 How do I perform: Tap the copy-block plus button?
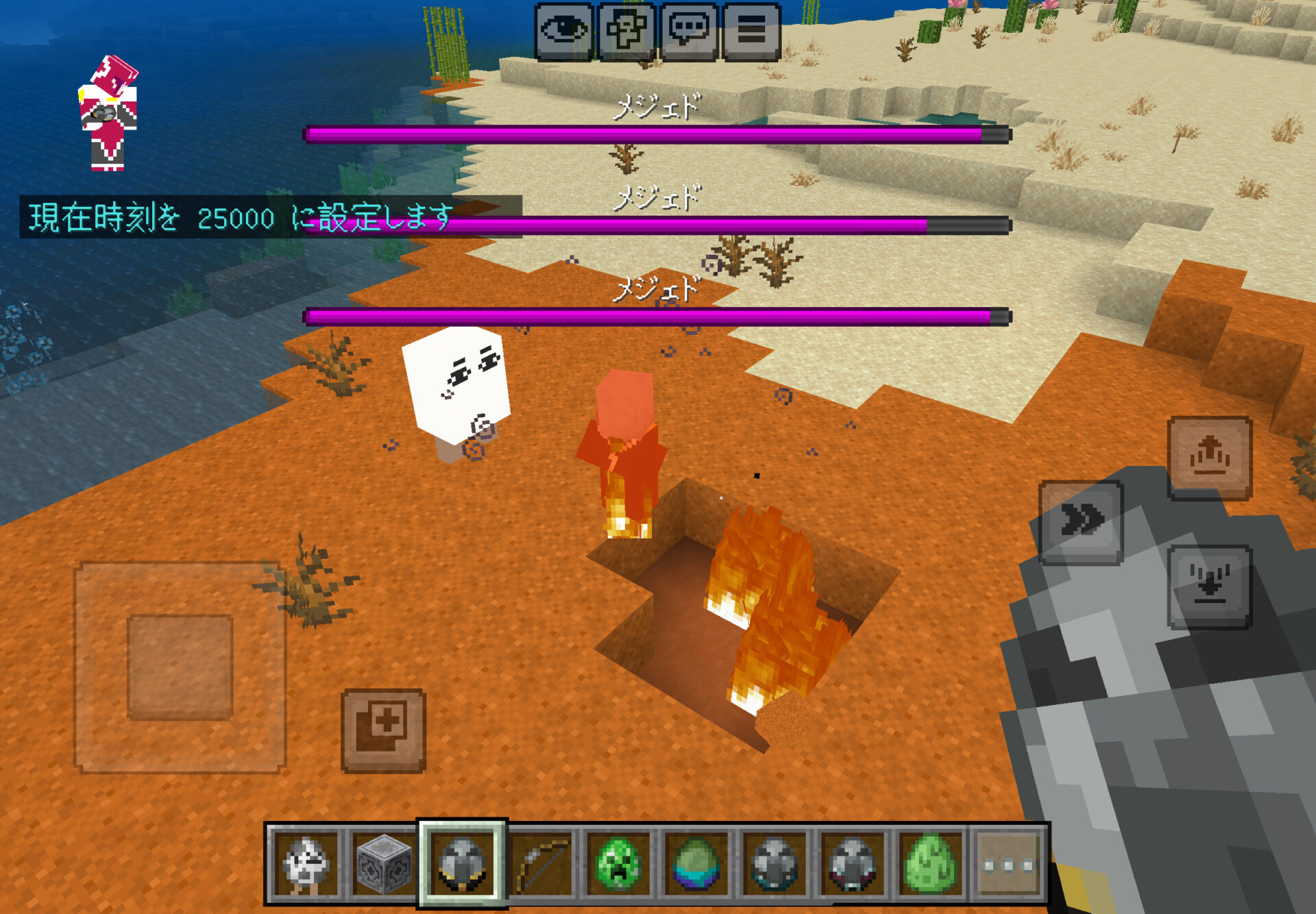pyautogui.click(x=383, y=730)
